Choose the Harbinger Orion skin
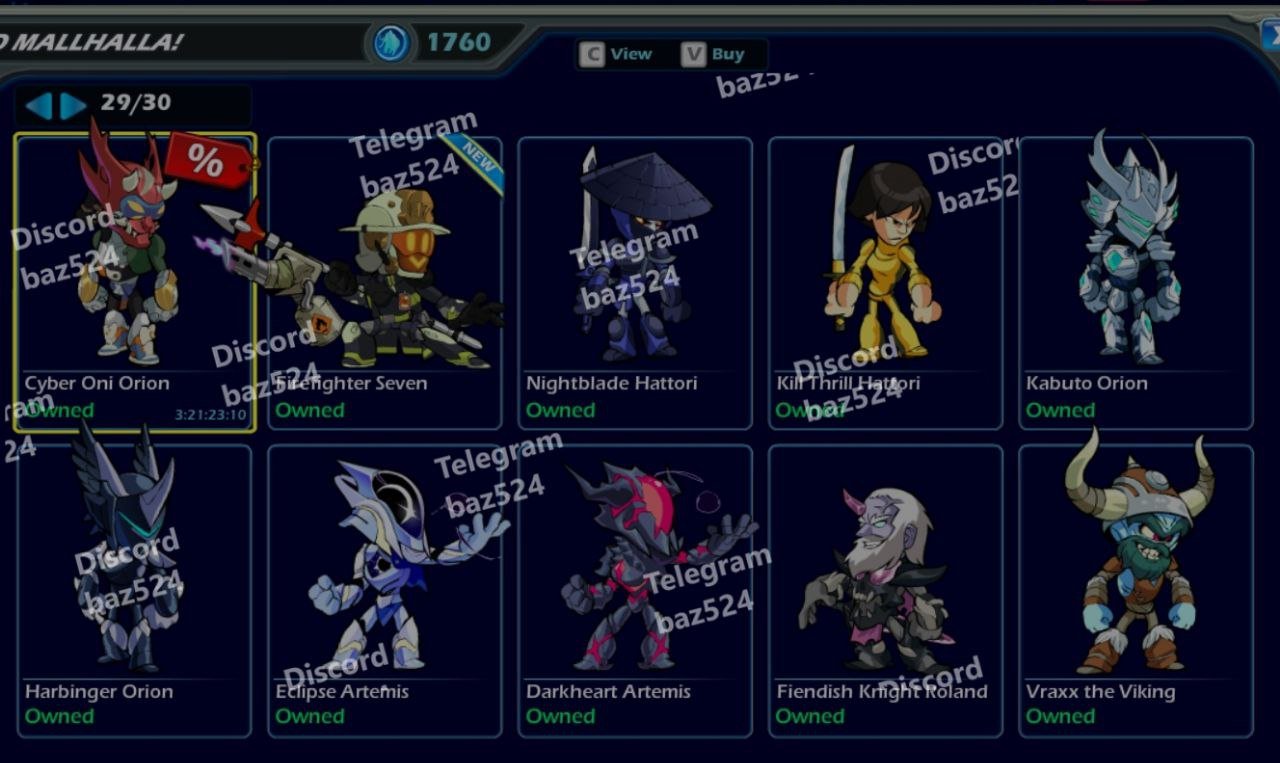The height and width of the screenshot is (763, 1280). click(135, 590)
